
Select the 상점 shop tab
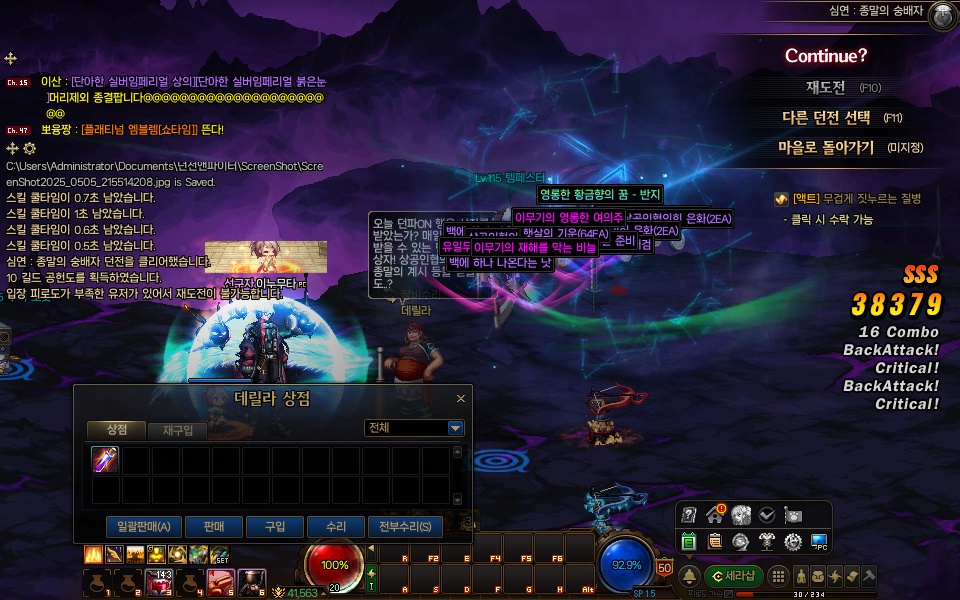116,429
